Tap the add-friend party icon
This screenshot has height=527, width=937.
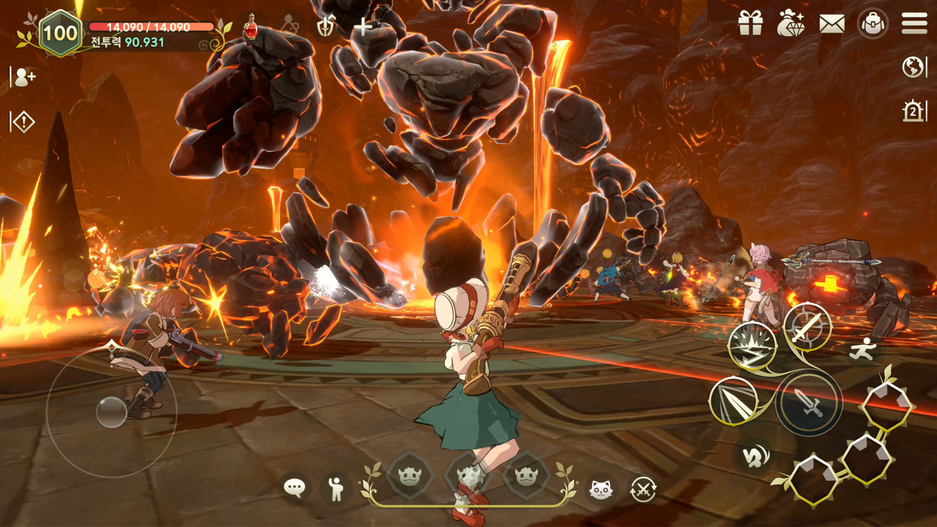click(23, 77)
